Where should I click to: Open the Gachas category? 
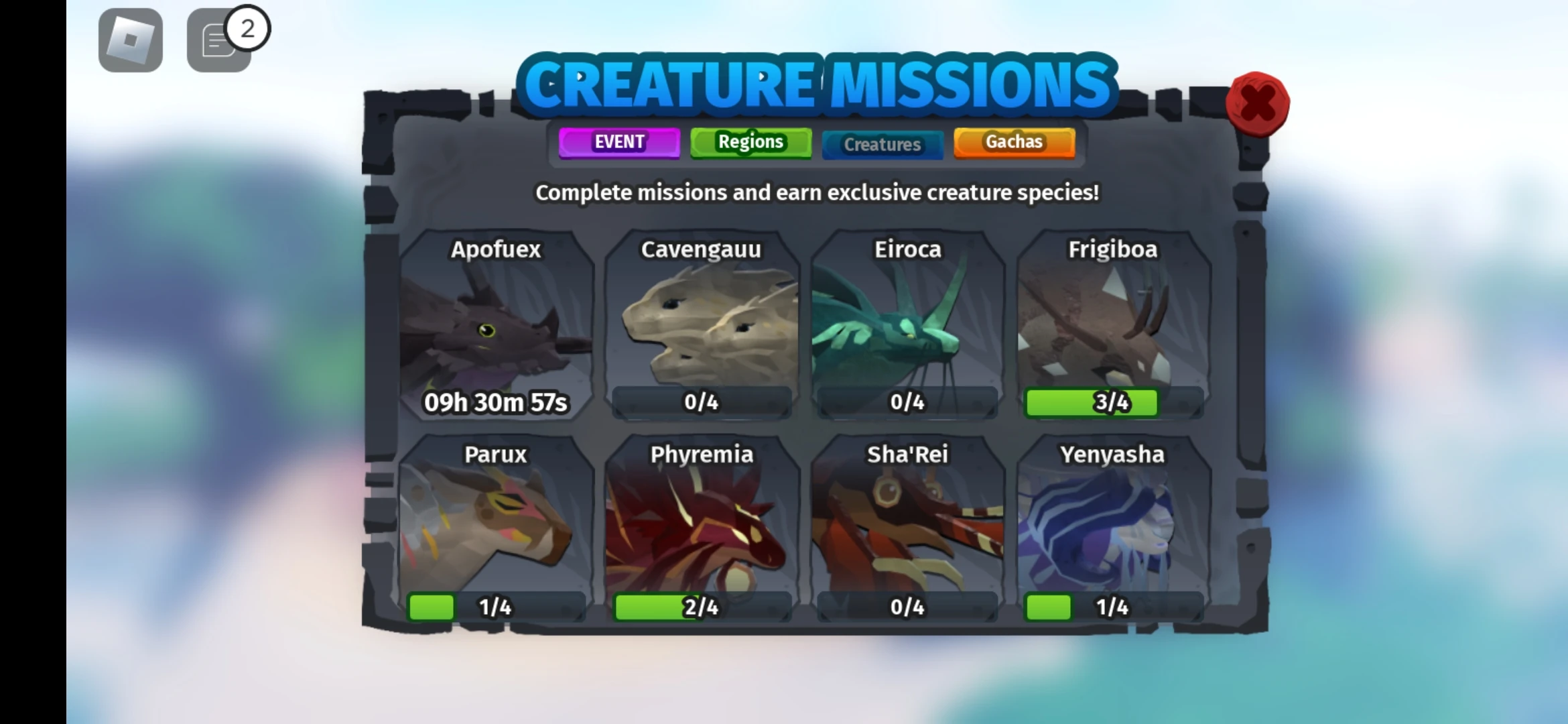(1013, 142)
